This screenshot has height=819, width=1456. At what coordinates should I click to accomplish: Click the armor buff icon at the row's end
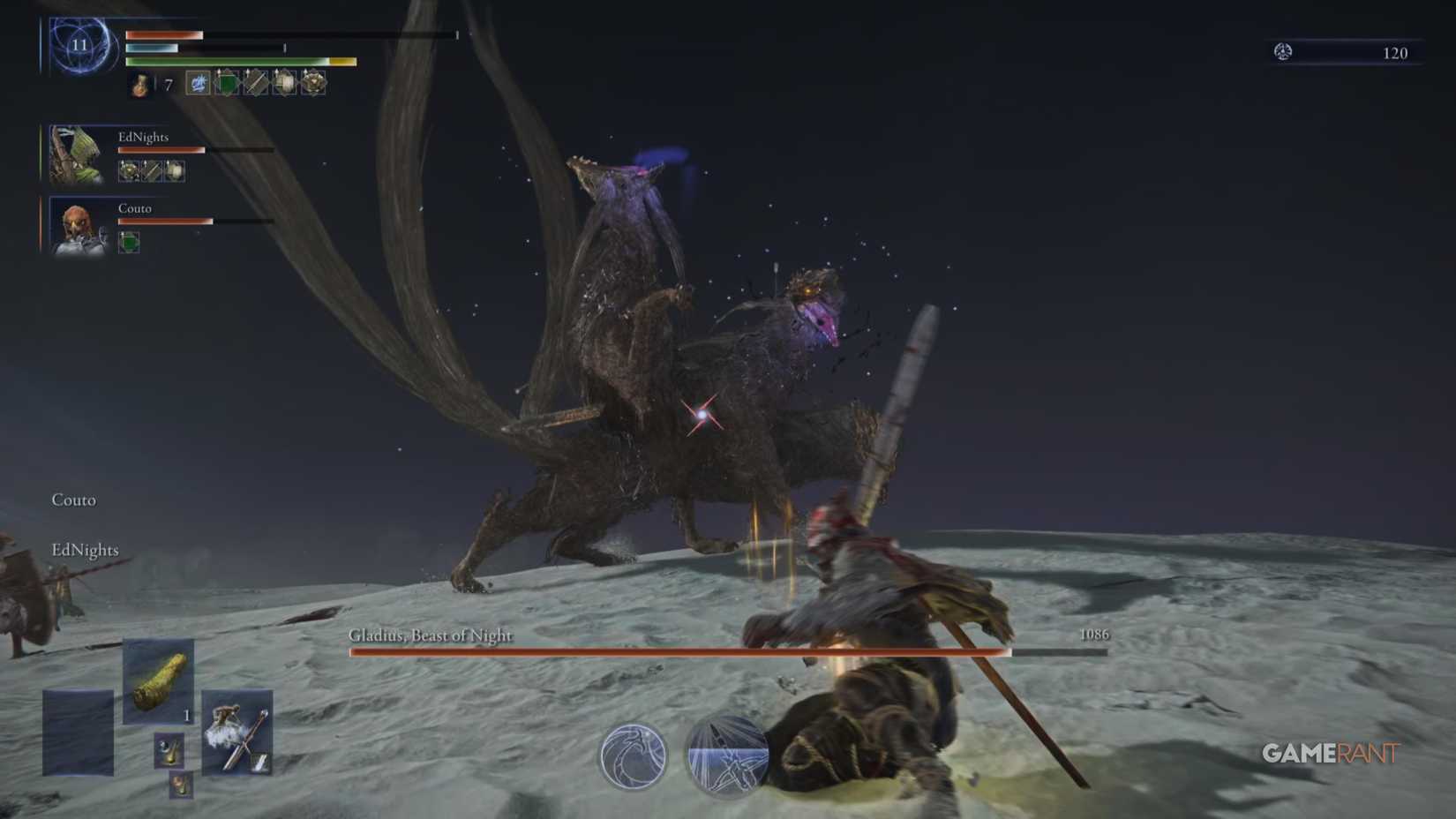coord(313,83)
